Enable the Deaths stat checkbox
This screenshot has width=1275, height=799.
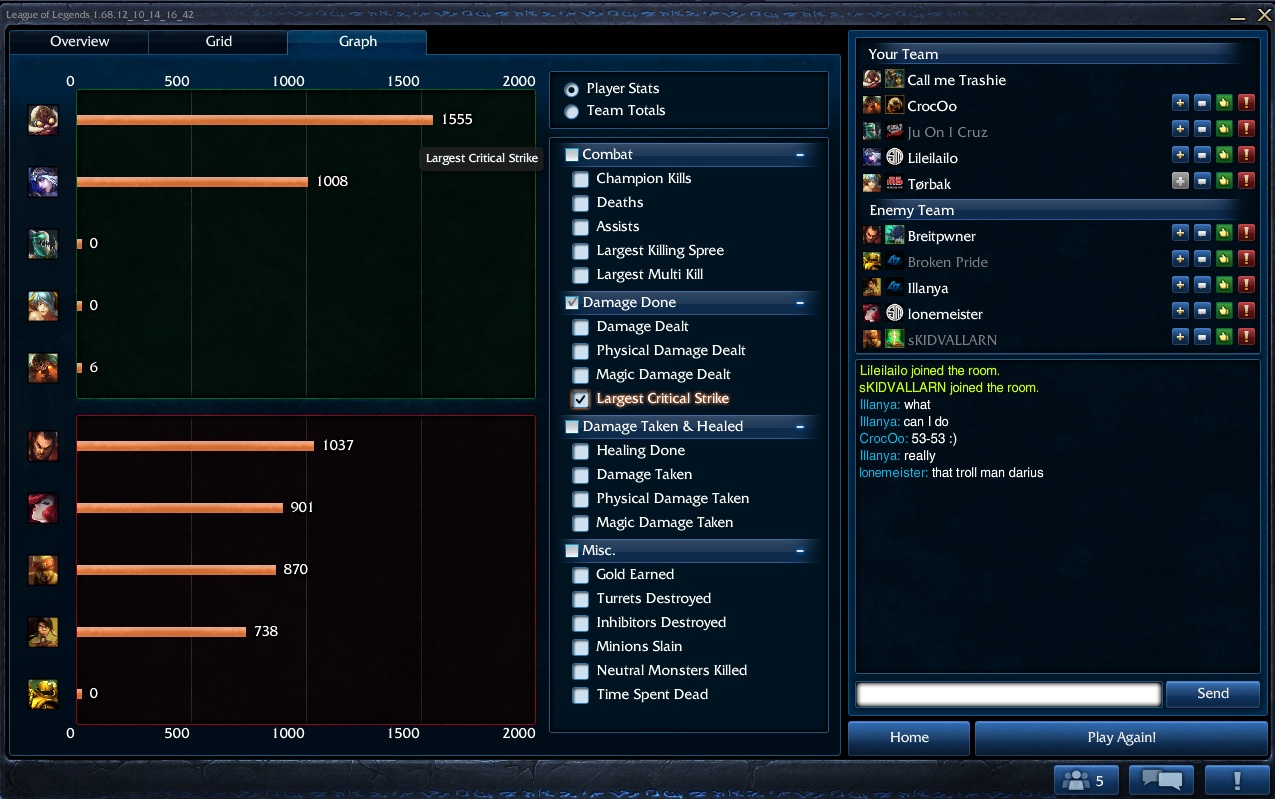(x=580, y=203)
